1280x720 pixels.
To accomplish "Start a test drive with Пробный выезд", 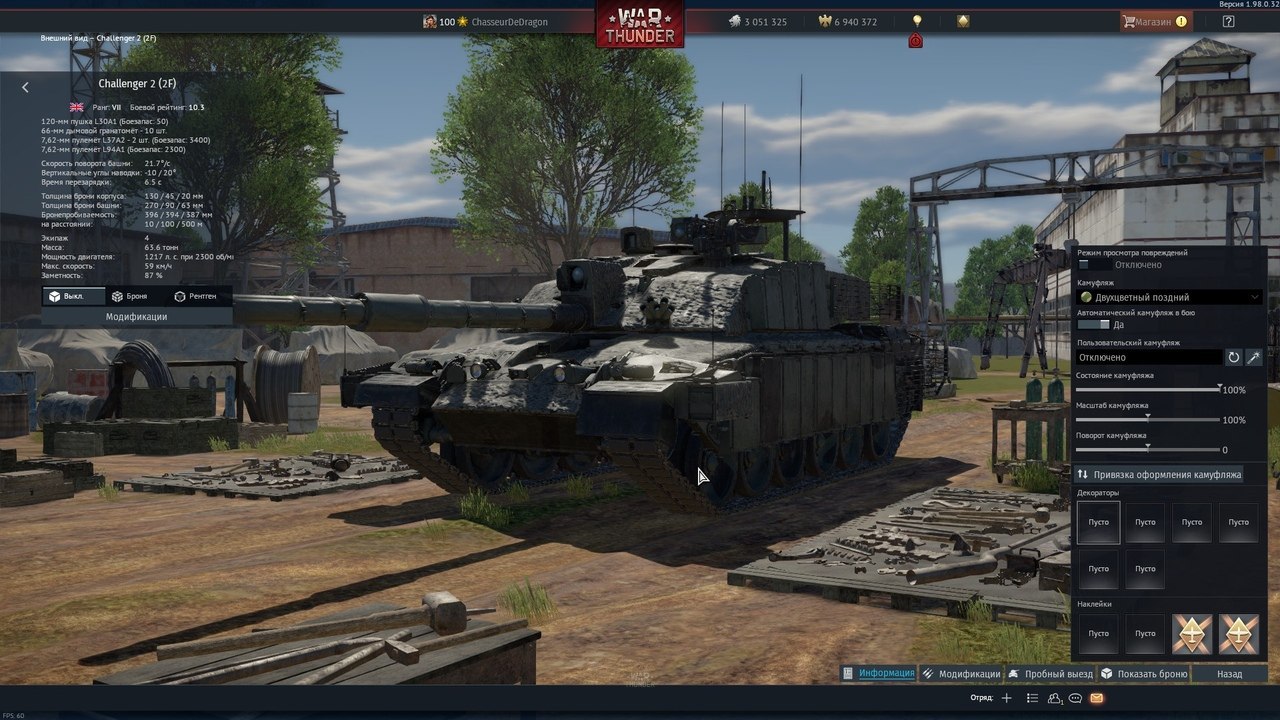I will pos(1050,674).
